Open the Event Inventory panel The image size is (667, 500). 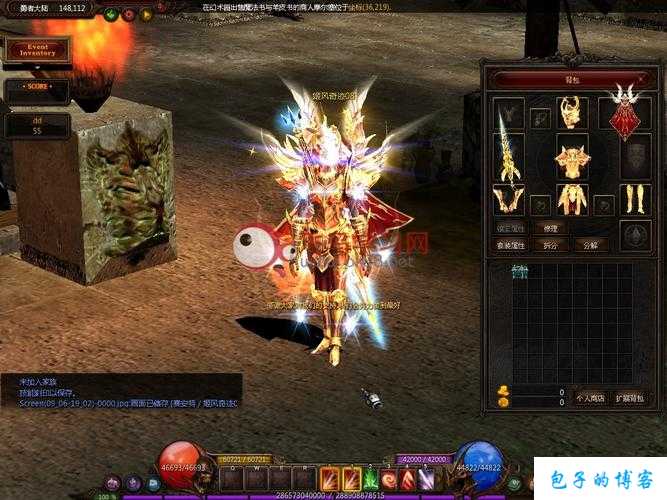pos(36,49)
